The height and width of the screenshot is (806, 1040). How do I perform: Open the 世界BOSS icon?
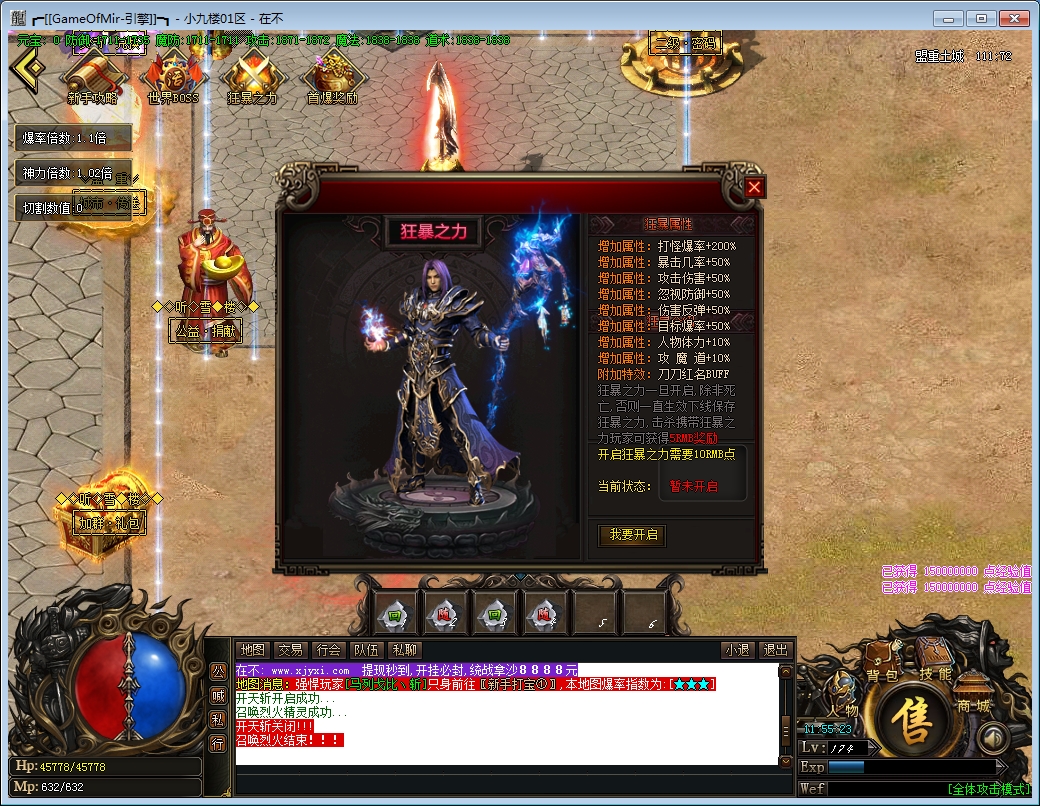click(173, 76)
